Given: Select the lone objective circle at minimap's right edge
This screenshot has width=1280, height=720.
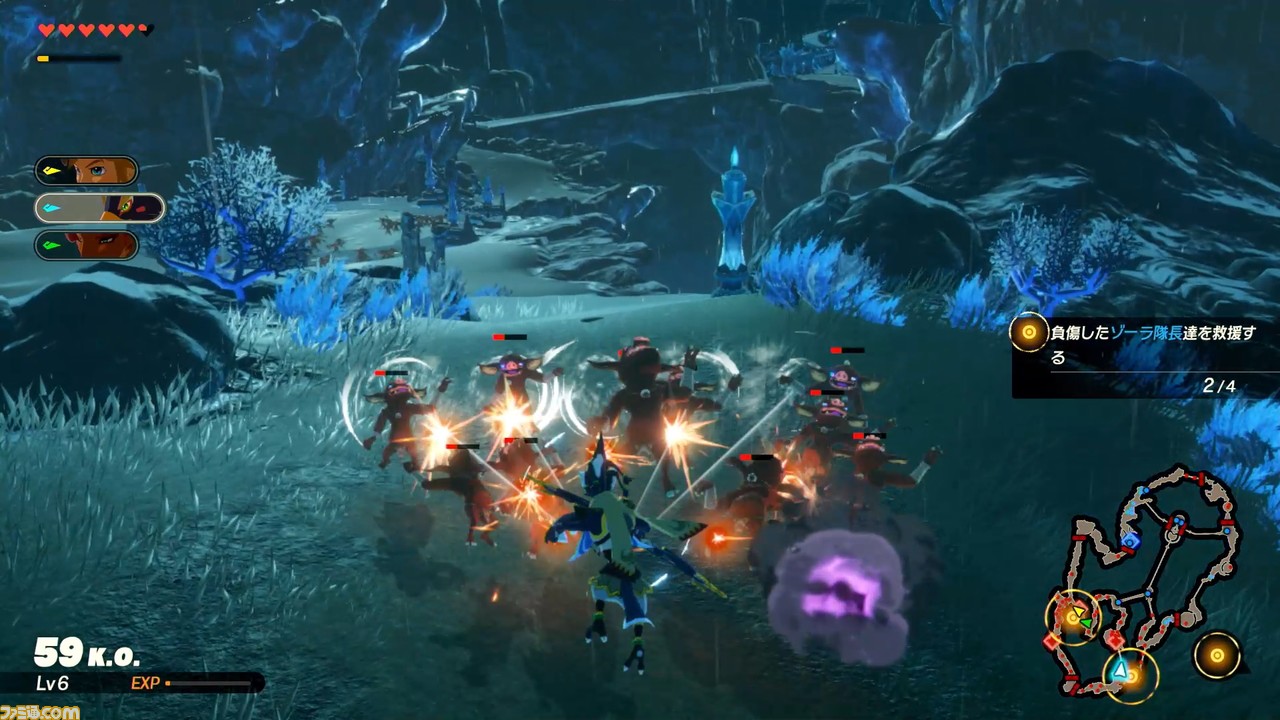Looking at the screenshot, I should (1217, 655).
